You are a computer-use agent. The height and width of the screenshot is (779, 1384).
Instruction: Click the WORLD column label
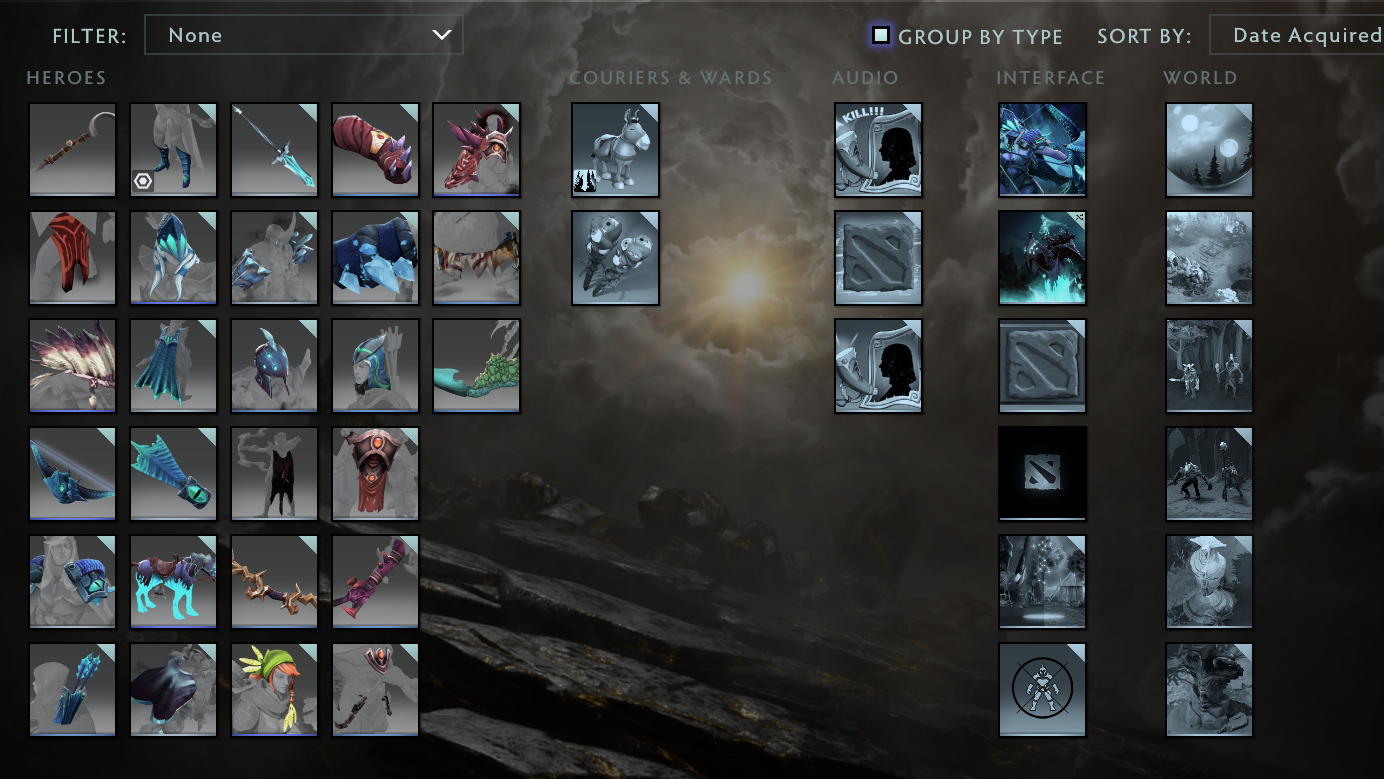click(1201, 77)
